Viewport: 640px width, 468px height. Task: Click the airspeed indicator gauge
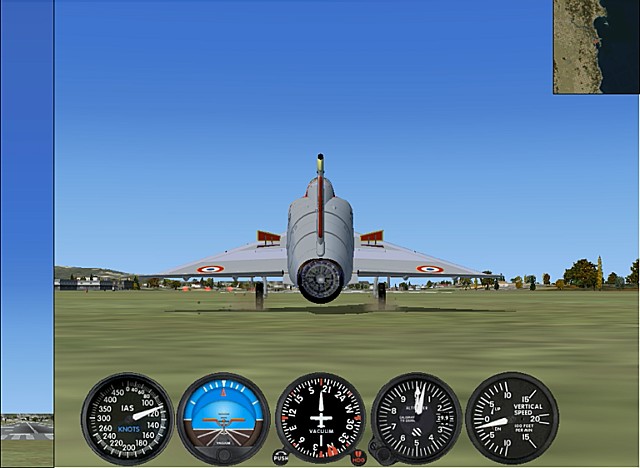click(x=127, y=418)
